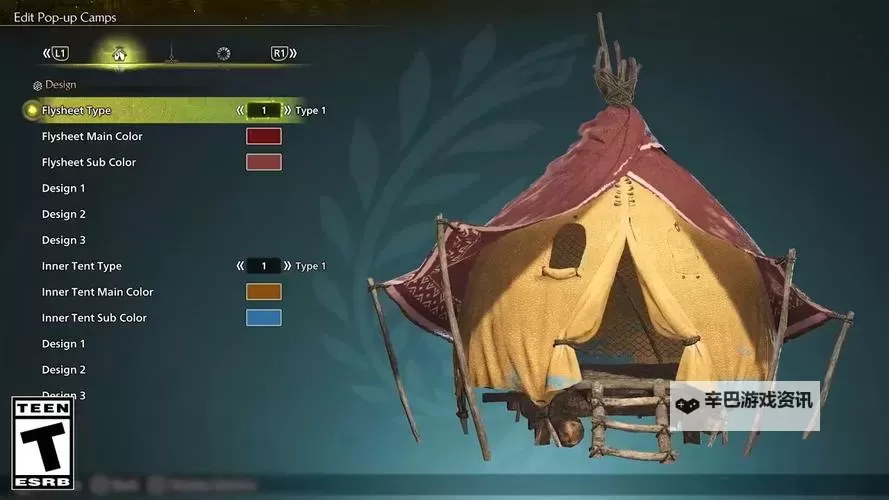The height and width of the screenshot is (500, 889).
Task: Switch to the hanging pole tab
Action: pyautogui.click(x=171, y=53)
